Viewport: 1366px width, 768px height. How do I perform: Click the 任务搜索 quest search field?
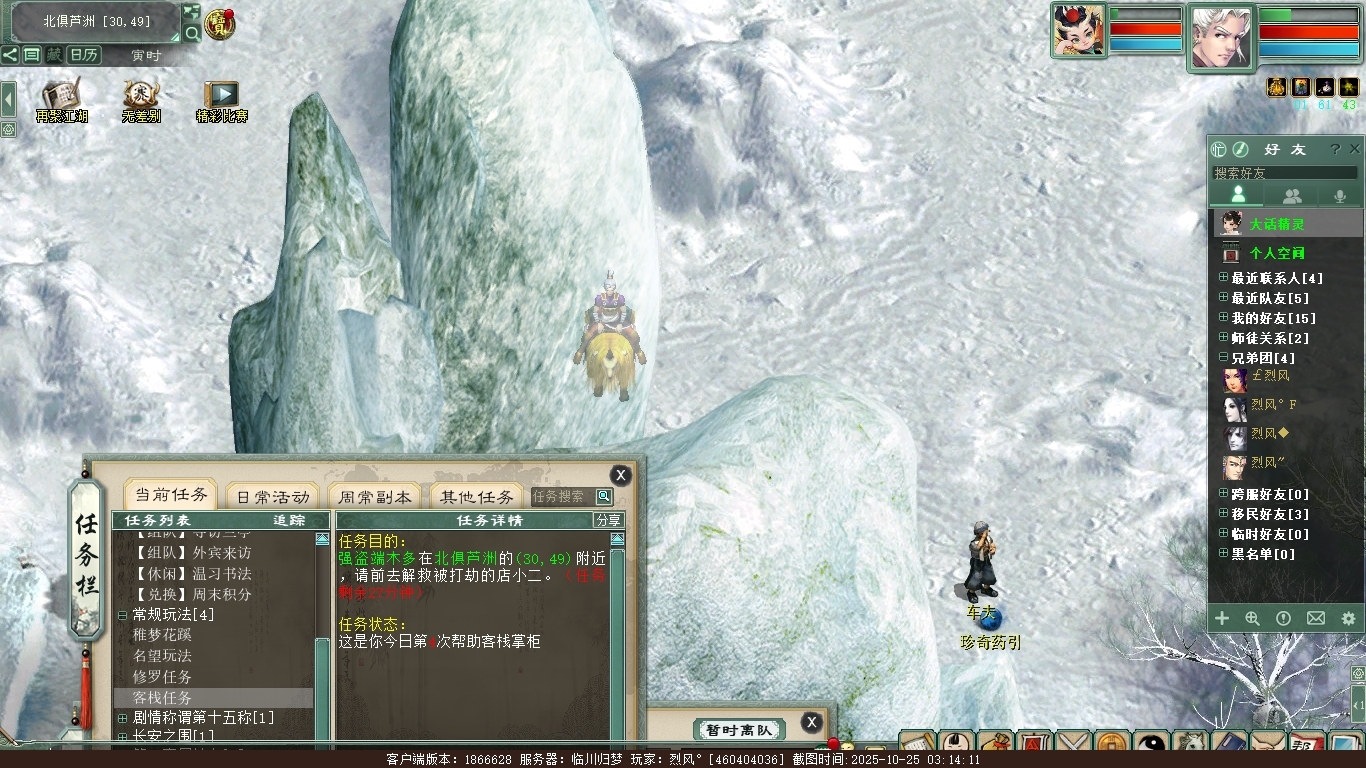[562, 496]
